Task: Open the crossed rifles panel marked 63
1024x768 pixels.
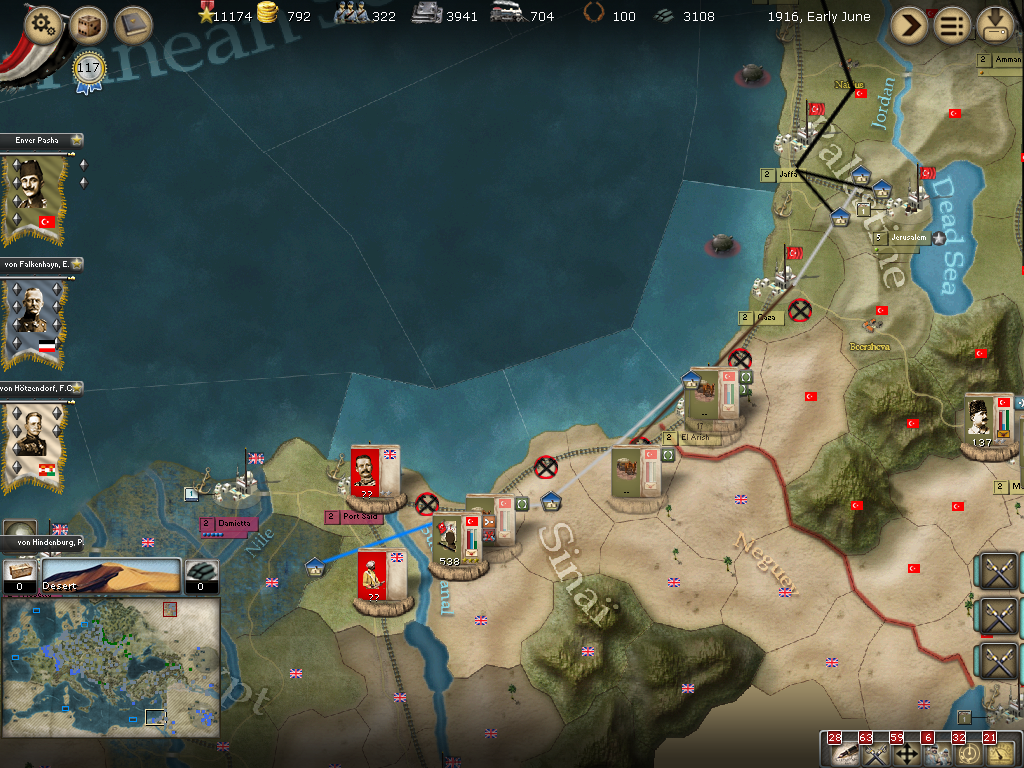Action: (x=874, y=752)
